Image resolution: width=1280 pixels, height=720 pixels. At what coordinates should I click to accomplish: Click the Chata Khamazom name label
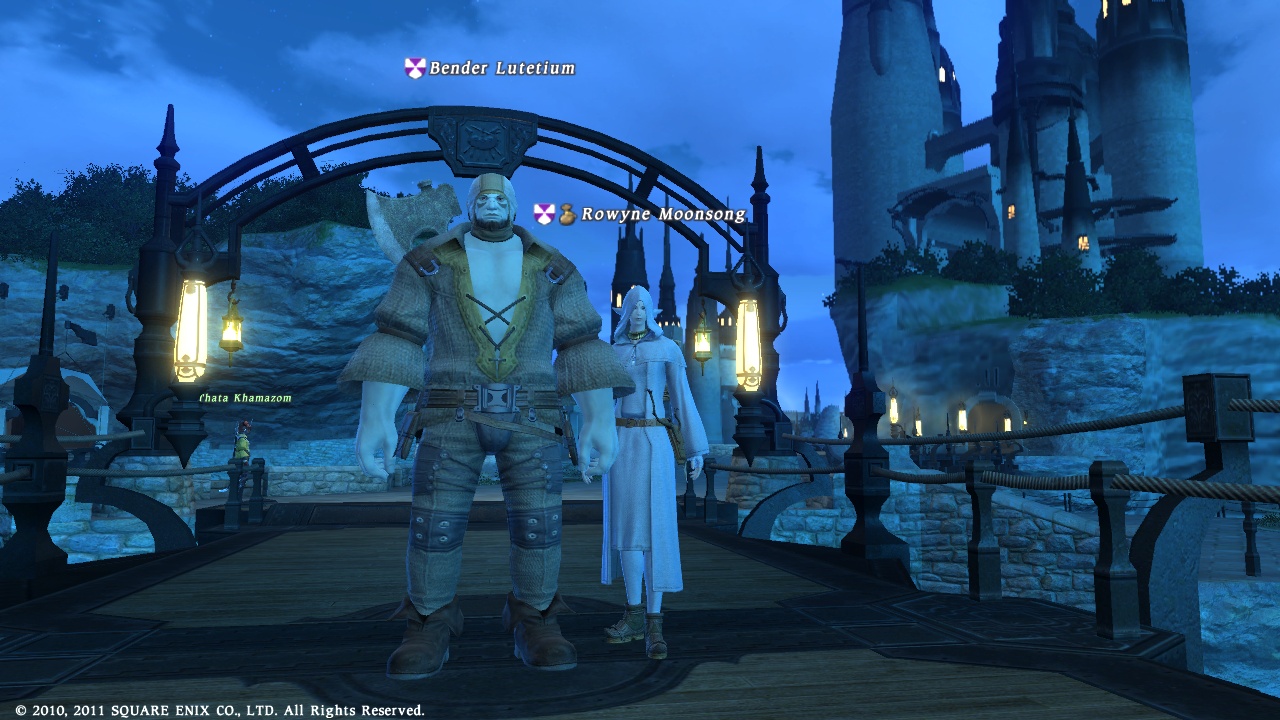(246, 398)
